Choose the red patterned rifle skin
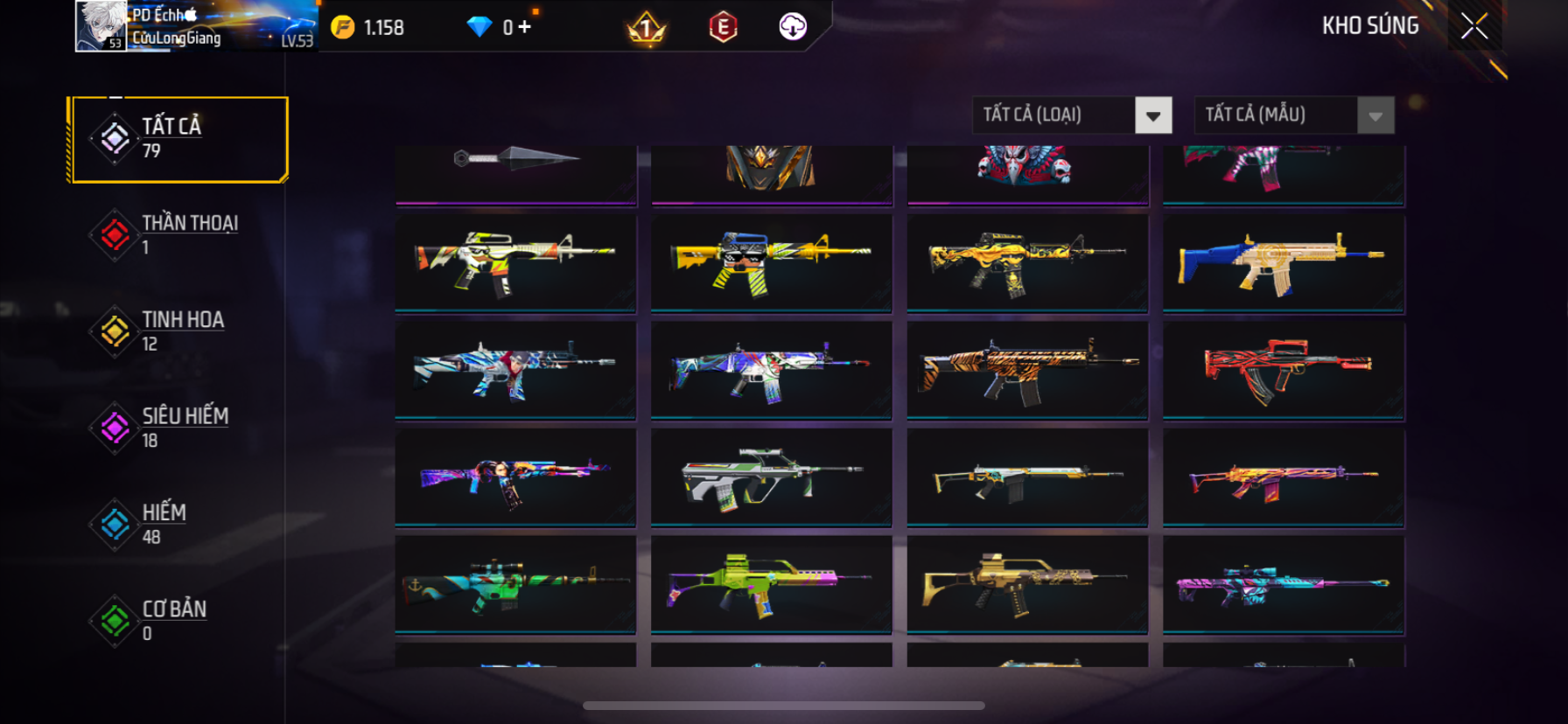Image resolution: width=1568 pixels, height=724 pixels. coord(1283,370)
